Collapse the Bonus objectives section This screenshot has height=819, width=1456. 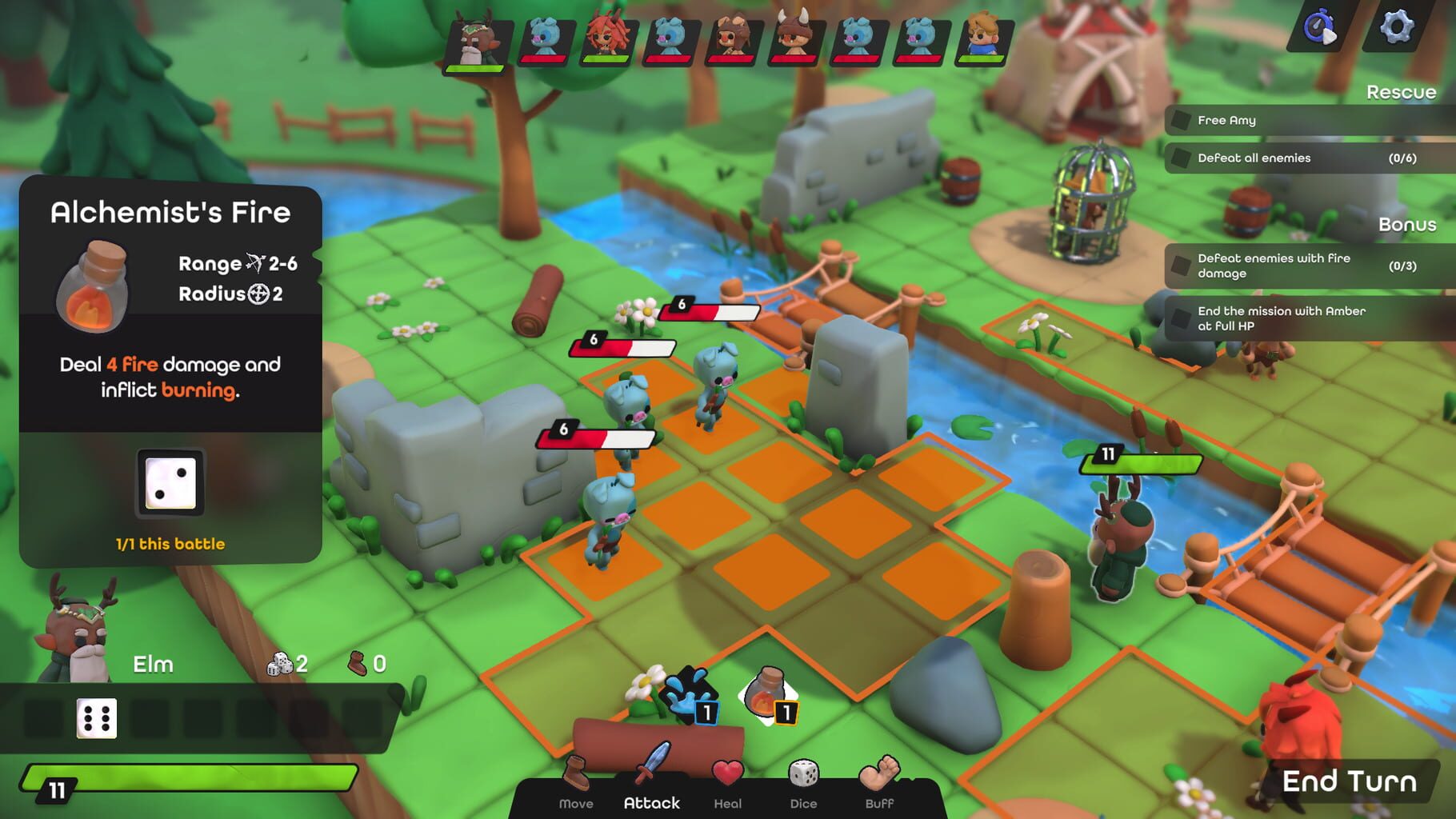(1408, 225)
